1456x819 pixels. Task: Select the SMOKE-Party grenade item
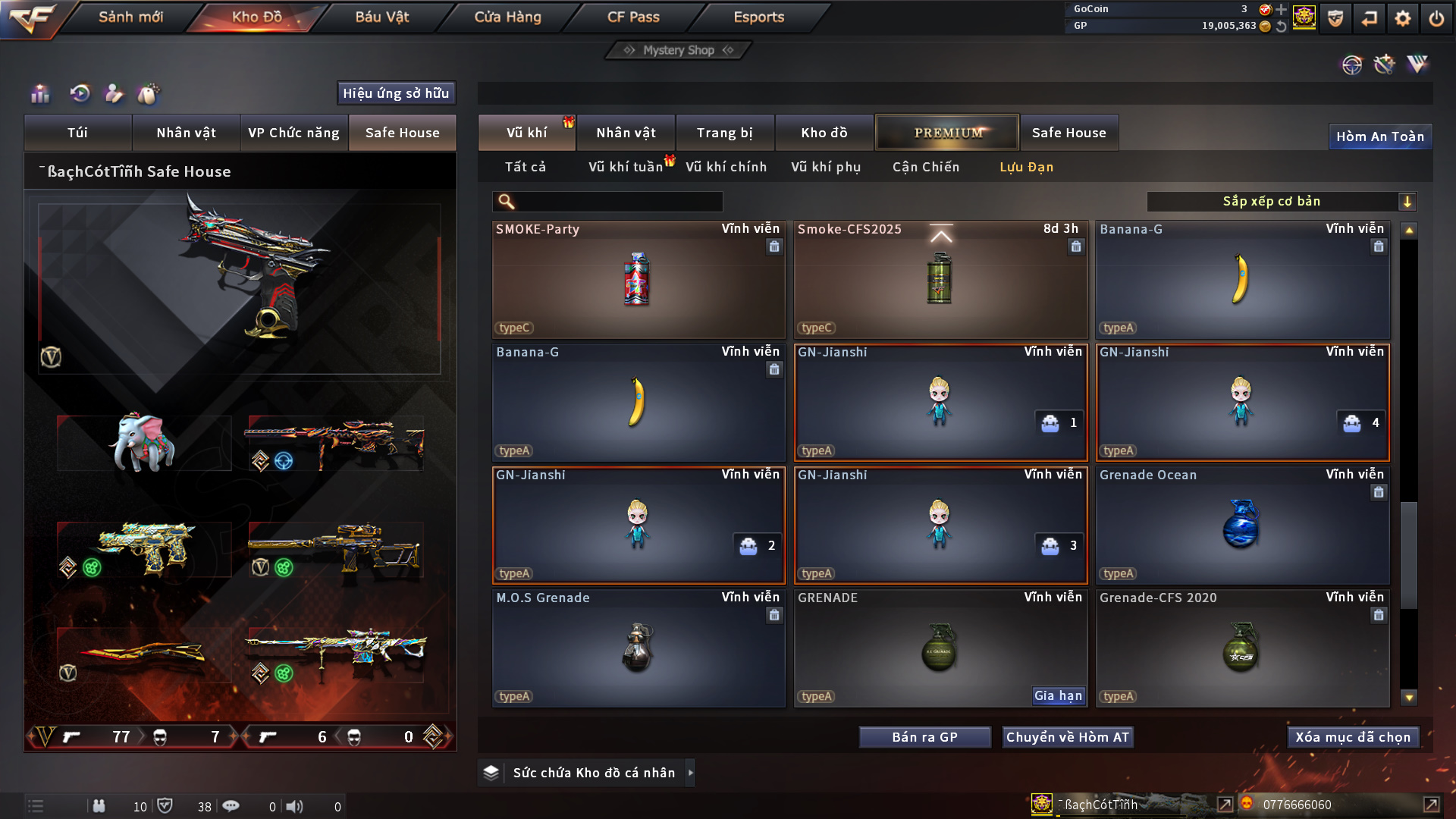coord(637,279)
